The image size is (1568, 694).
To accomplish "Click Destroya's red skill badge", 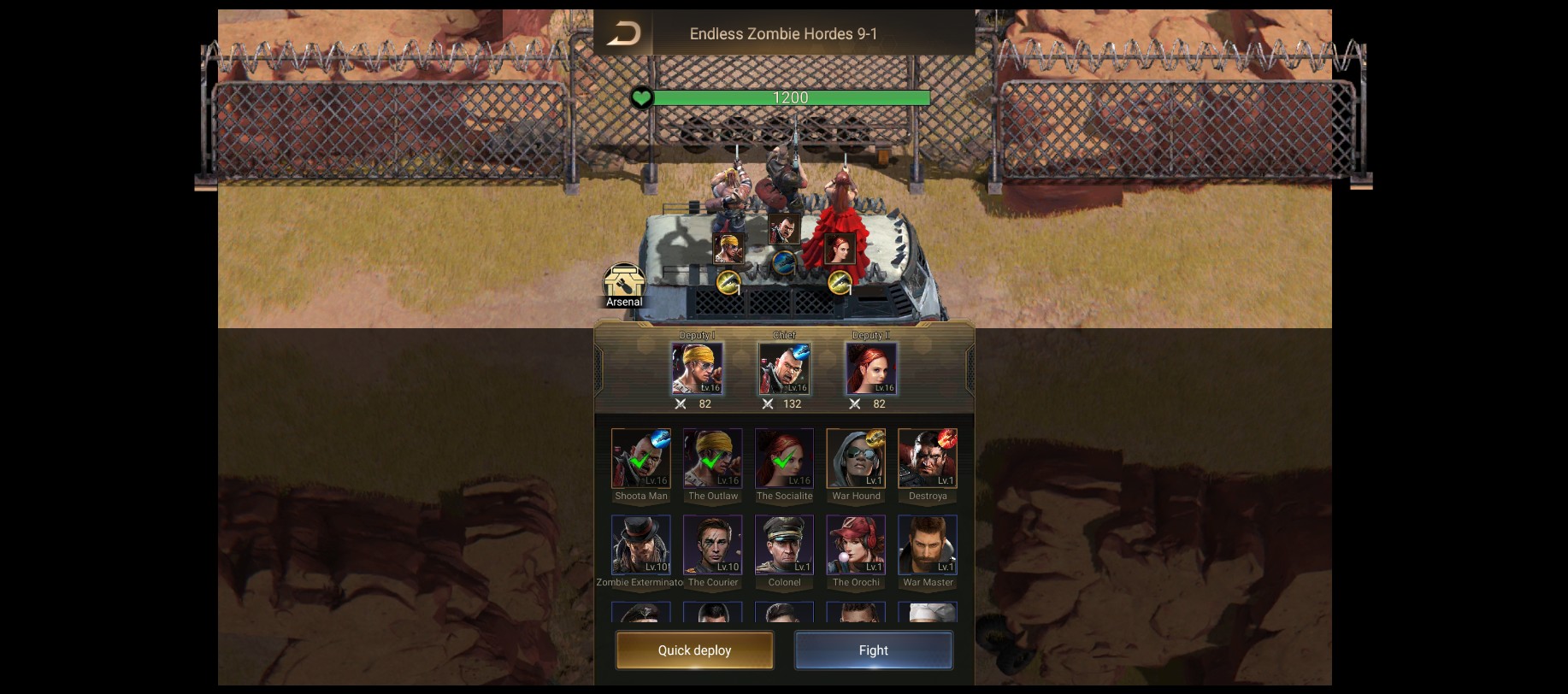I will point(948,437).
